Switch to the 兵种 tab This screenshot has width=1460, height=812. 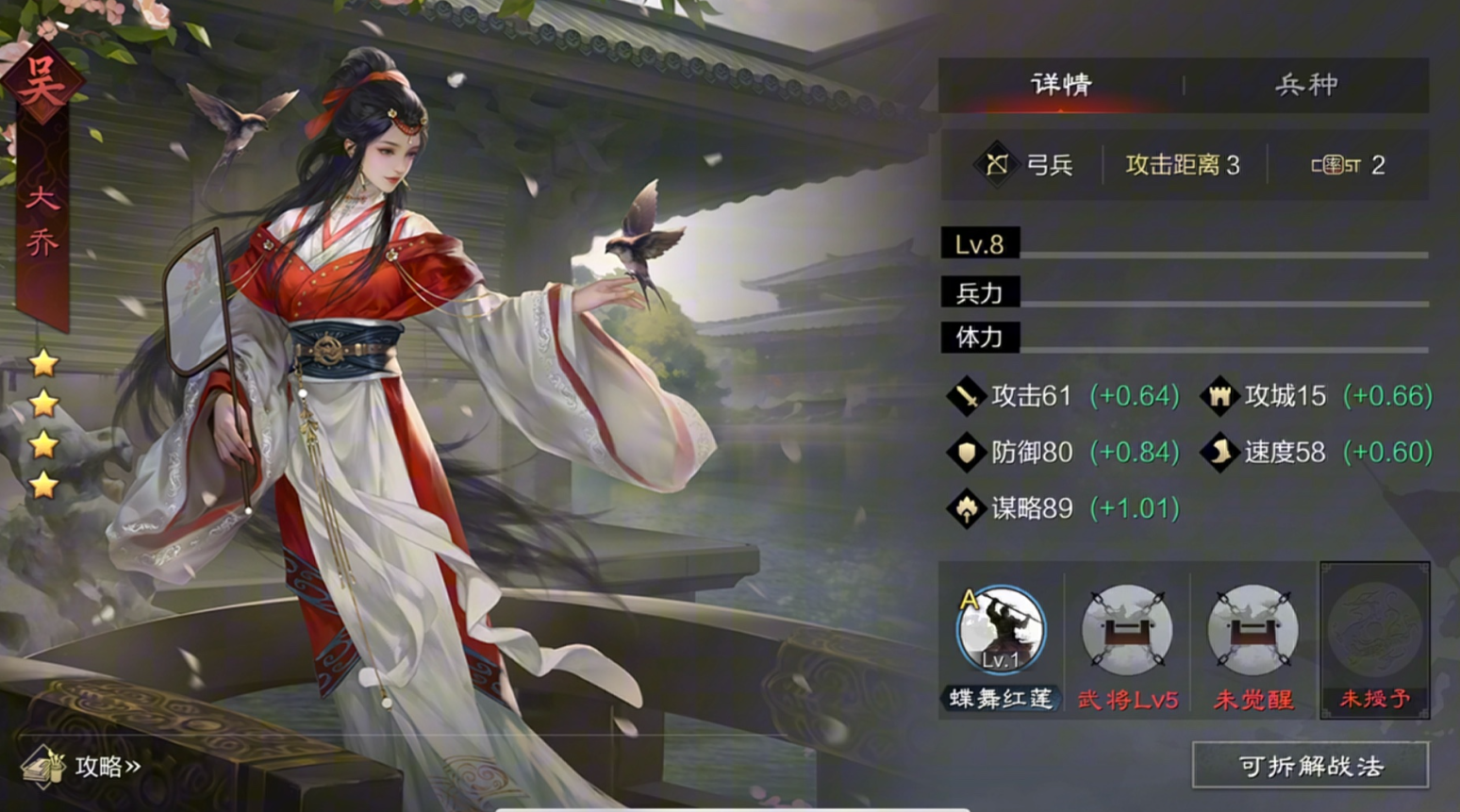click(x=1305, y=84)
